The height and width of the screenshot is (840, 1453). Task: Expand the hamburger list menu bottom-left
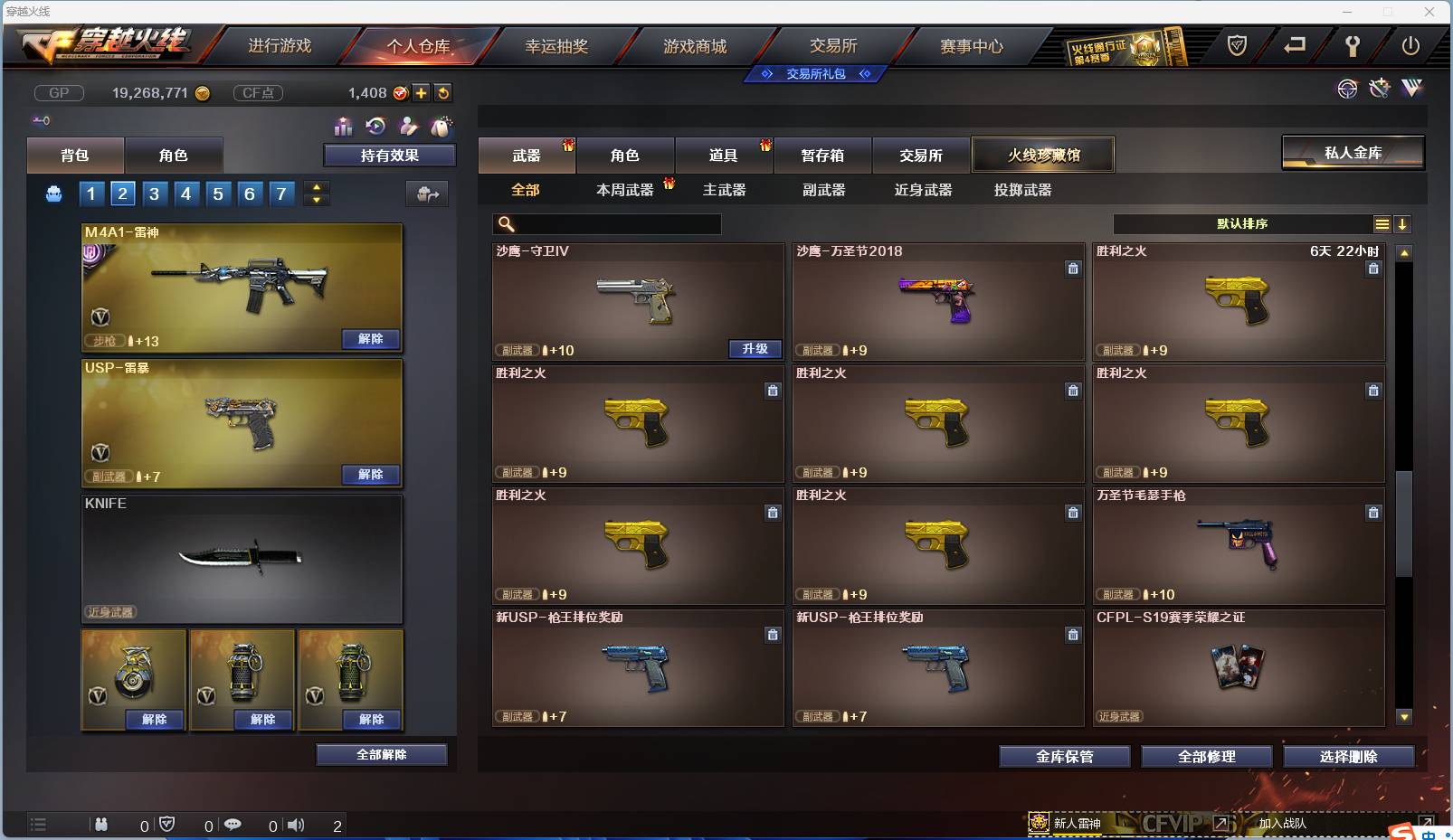point(38,825)
